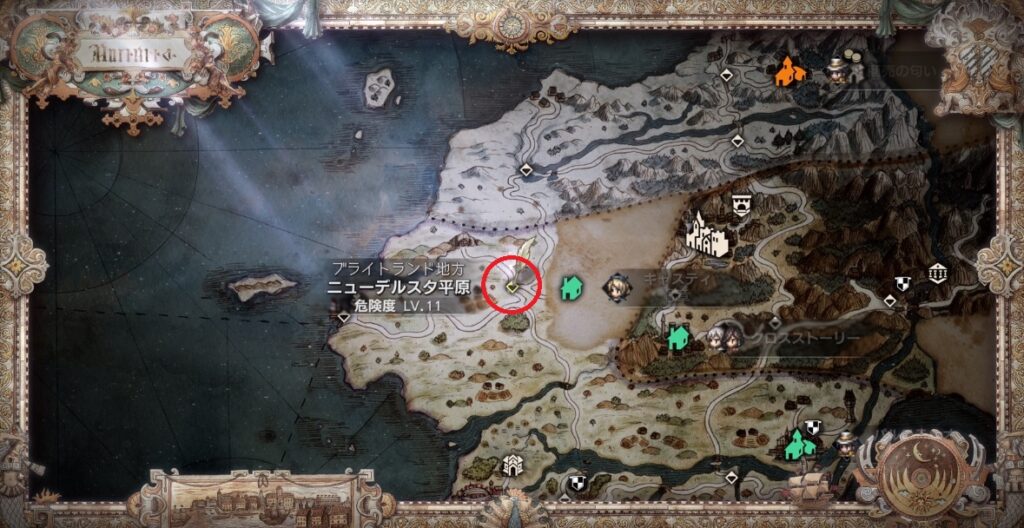
Task: Select the orange town icon
Action: pyautogui.click(x=791, y=70)
